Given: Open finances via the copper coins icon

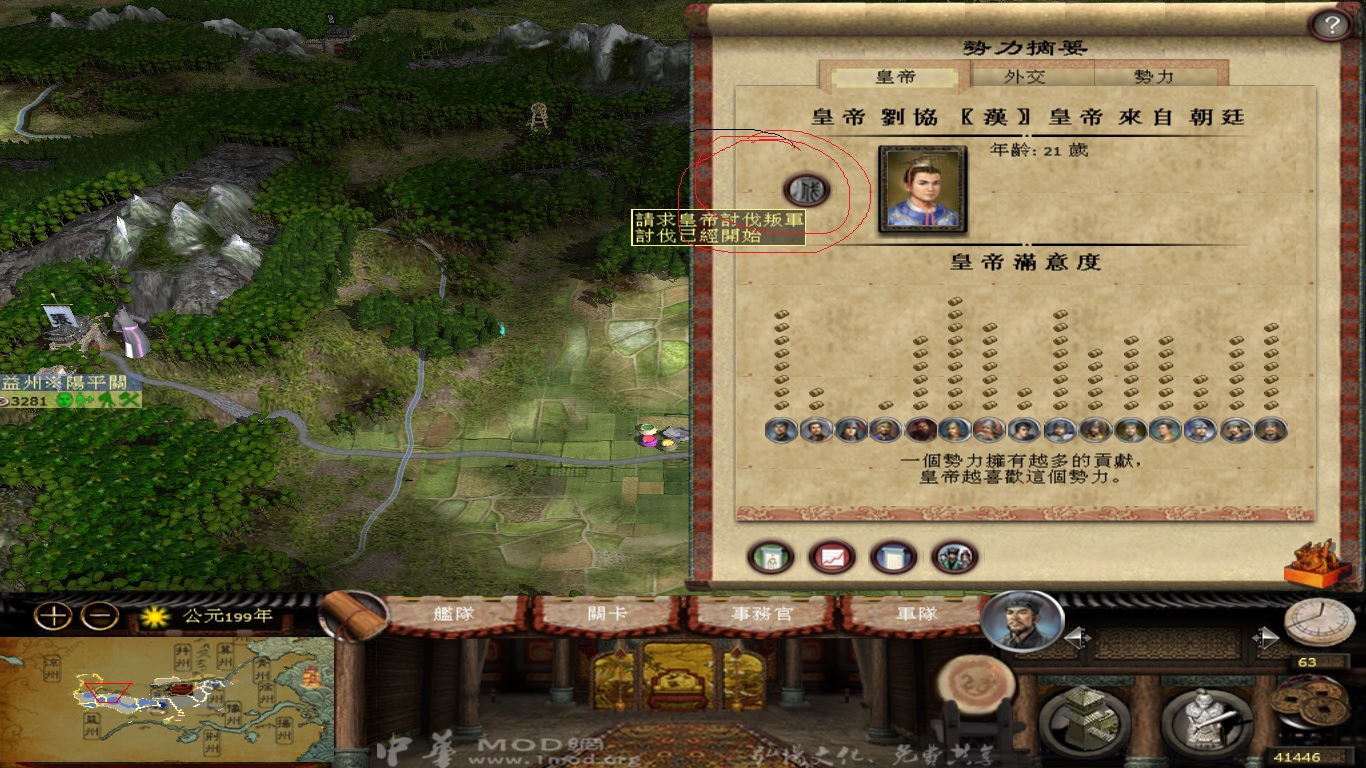Looking at the screenshot, I should tap(1311, 701).
